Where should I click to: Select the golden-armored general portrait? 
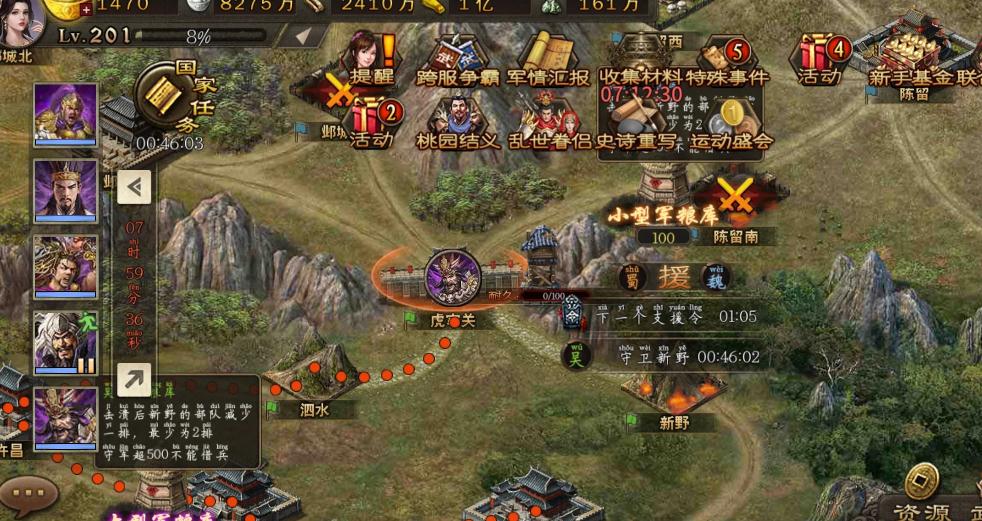coord(66,114)
